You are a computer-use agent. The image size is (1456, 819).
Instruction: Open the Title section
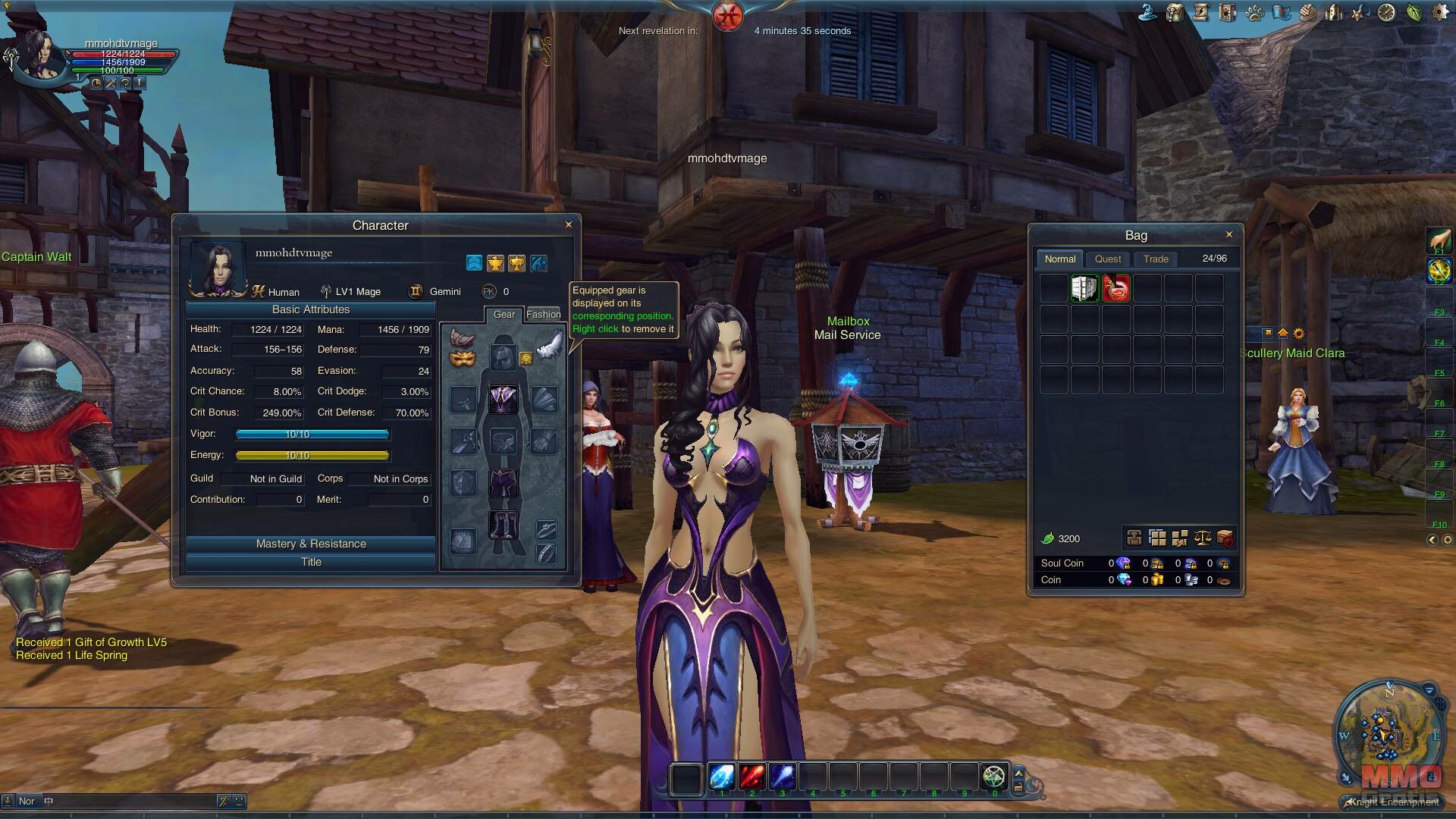(311, 562)
